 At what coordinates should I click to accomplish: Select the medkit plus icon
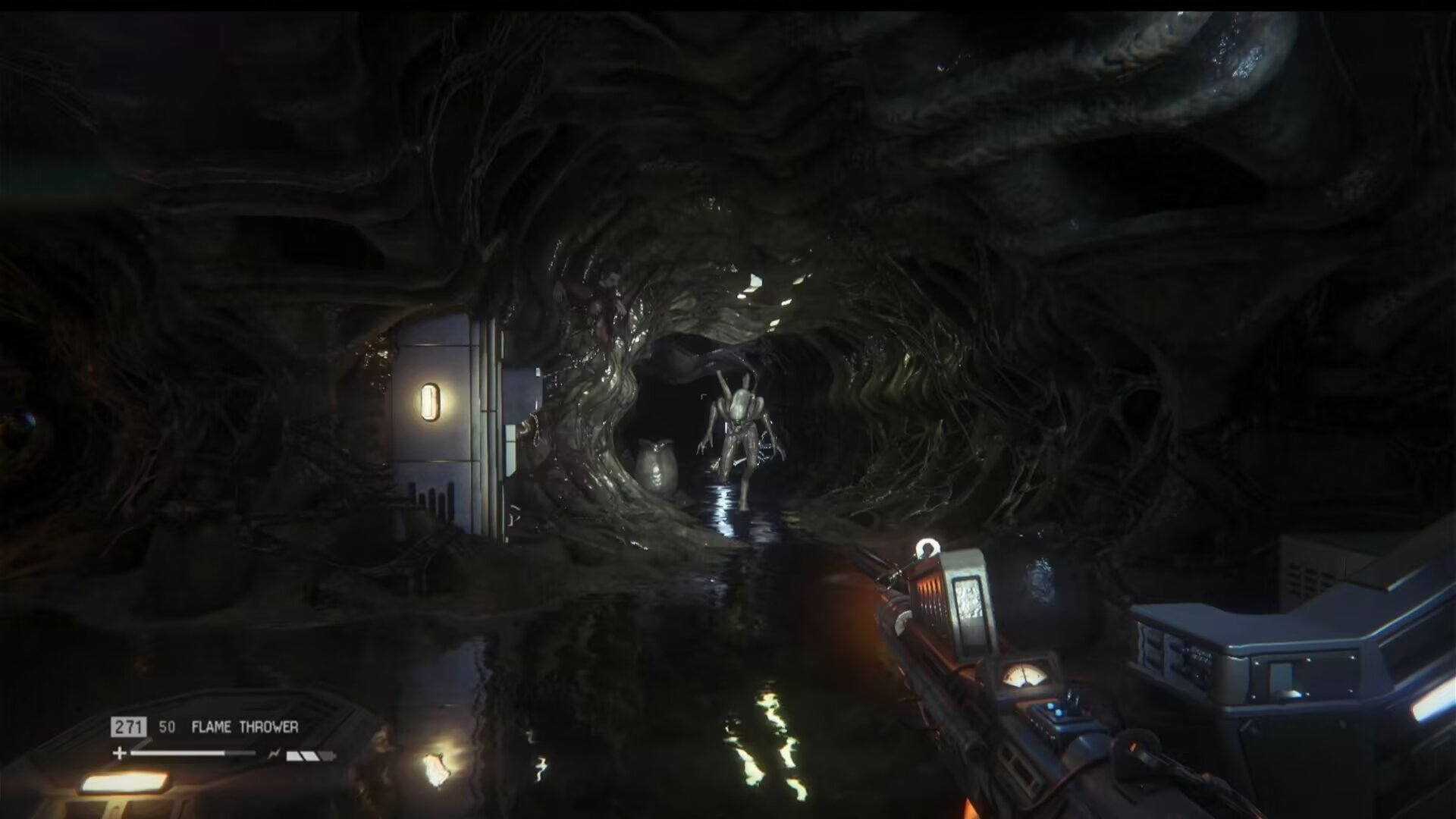pos(119,753)
